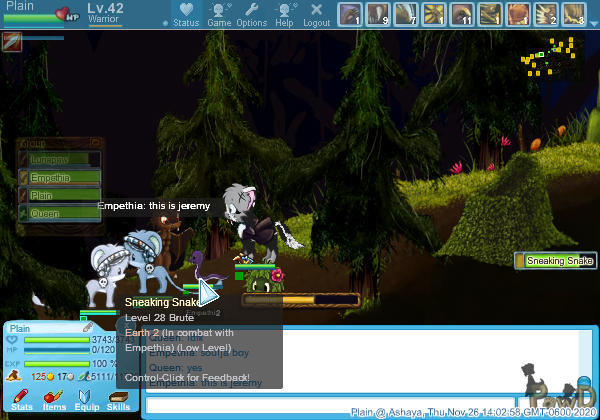
Task: Select Queen in the group list
Action: 61,213
